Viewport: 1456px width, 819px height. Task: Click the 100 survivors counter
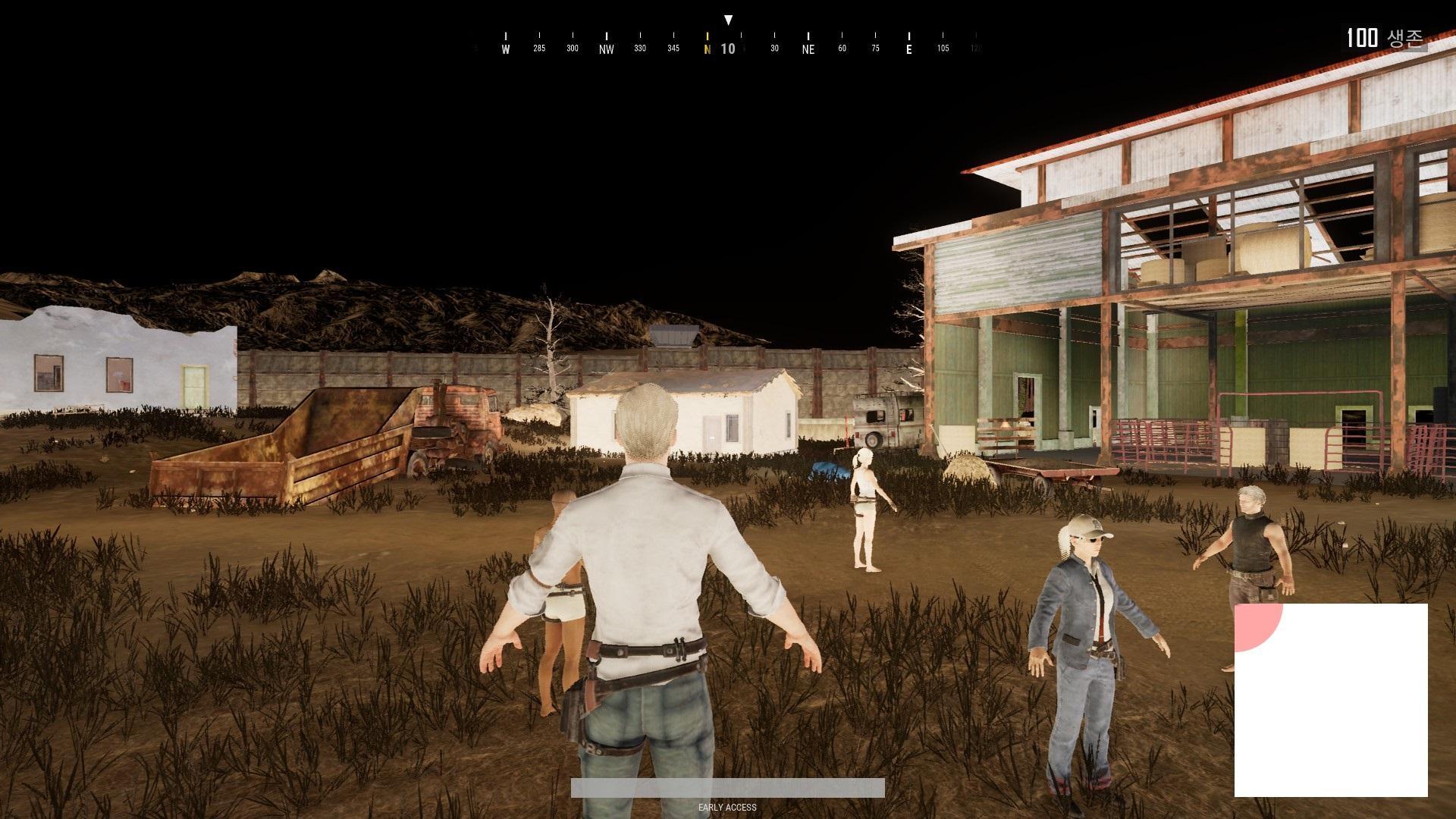pyautogui.click(x=1365, y=37)
